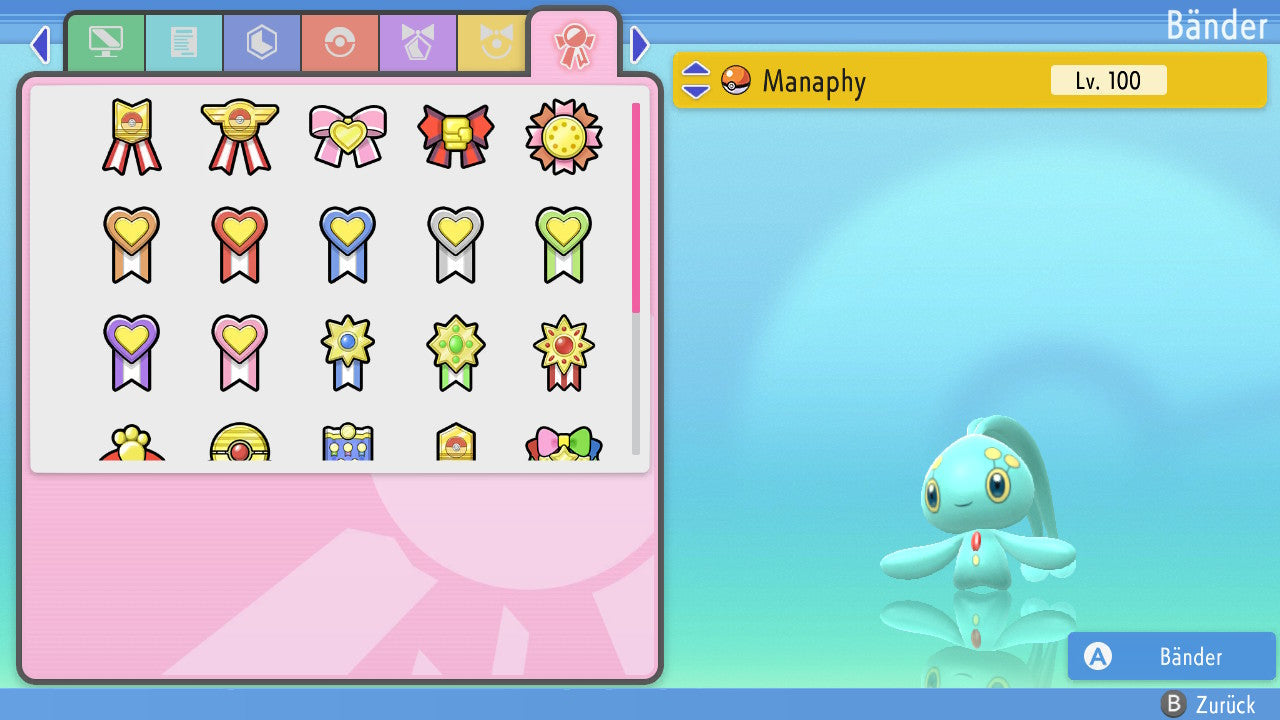Choose the yellow tab in the top row
Screen dimensions: 1280x720
click(492, 43)
